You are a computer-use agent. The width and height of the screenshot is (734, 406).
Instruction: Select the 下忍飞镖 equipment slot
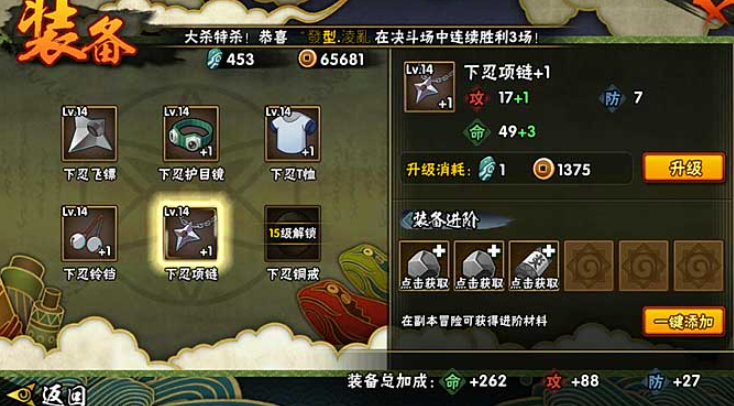point(89,134)
